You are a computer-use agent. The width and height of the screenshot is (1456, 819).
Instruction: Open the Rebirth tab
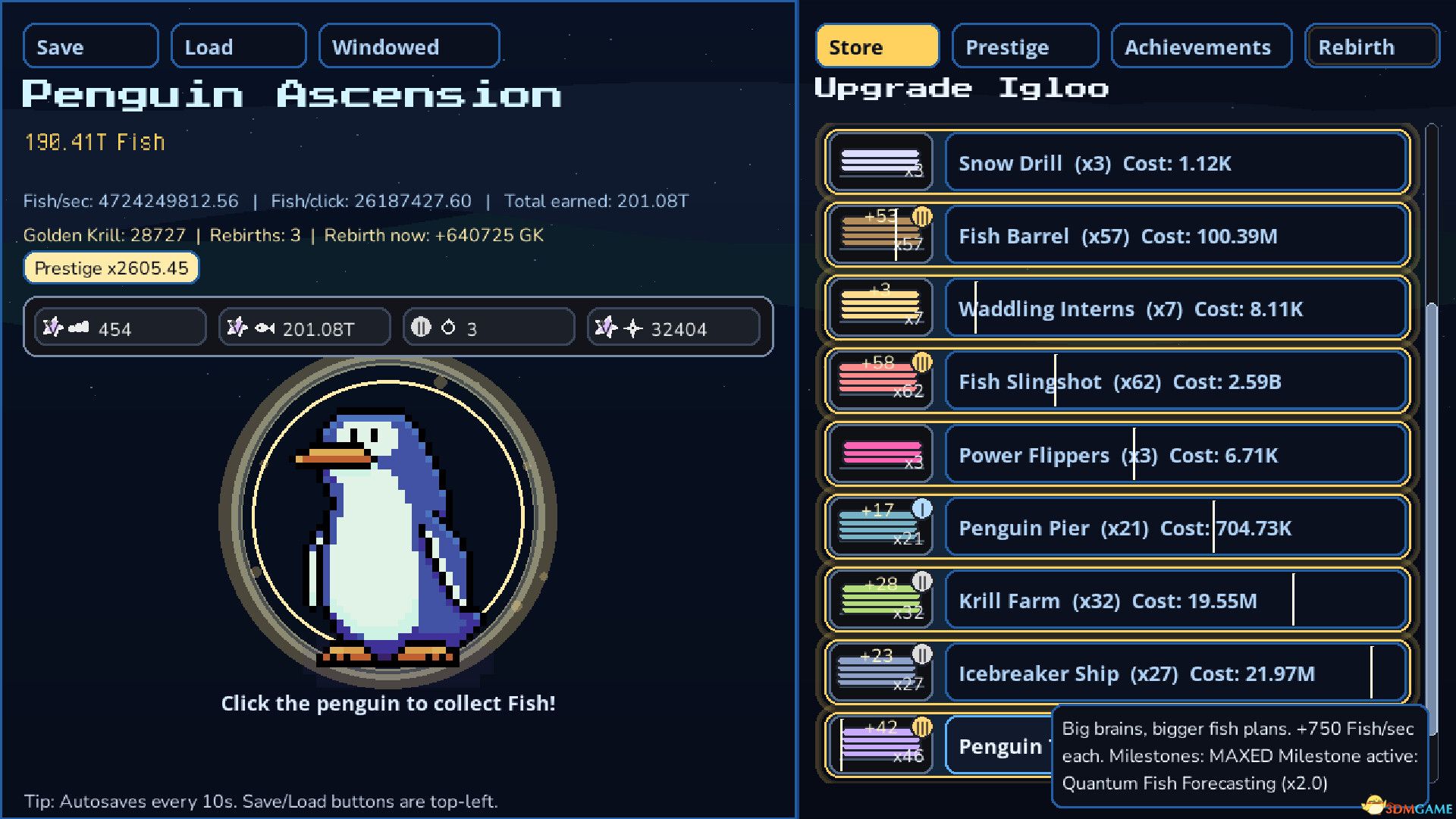click(x=1371, y=46)
